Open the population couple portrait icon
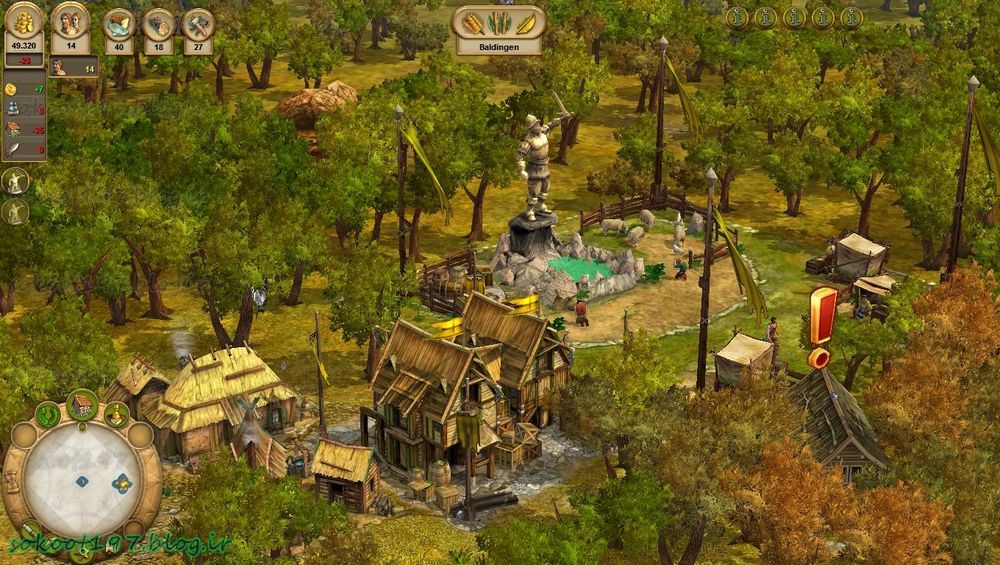 (x=69, y=20)
